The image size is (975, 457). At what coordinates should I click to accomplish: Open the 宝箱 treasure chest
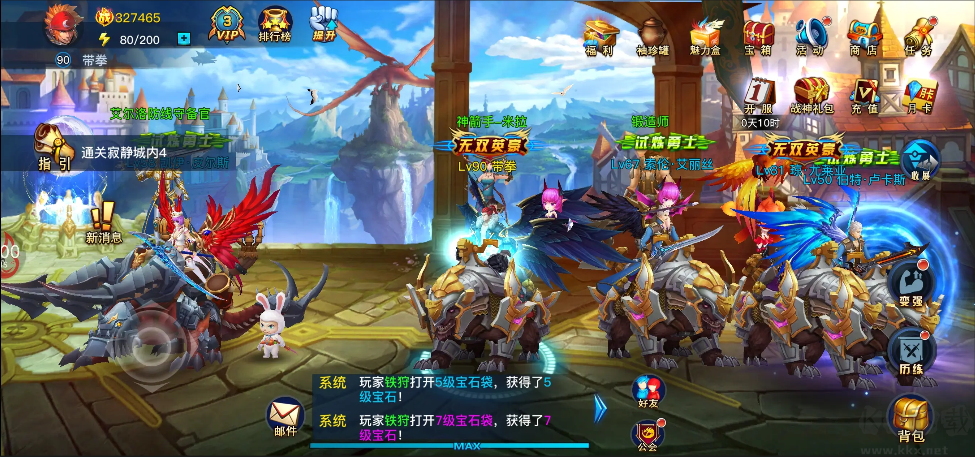758,36
